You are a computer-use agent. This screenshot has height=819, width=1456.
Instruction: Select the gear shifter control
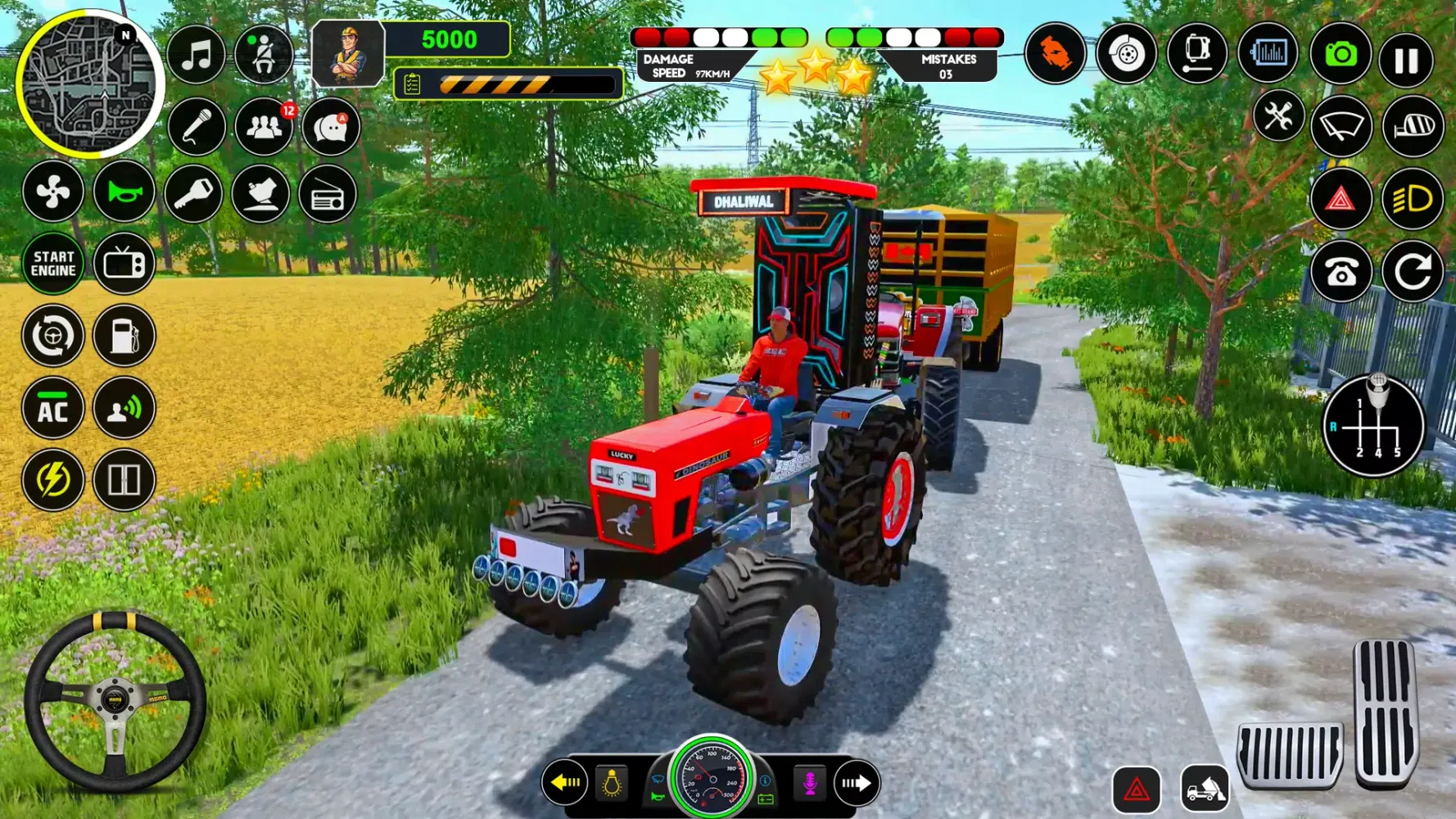pos(1373,426)
